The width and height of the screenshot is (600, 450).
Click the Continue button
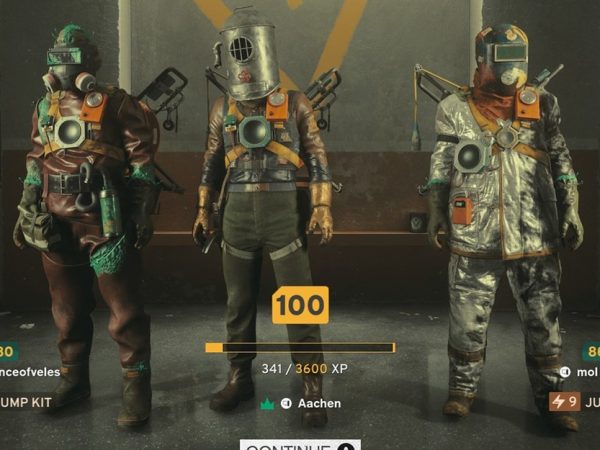pos(300,445)
